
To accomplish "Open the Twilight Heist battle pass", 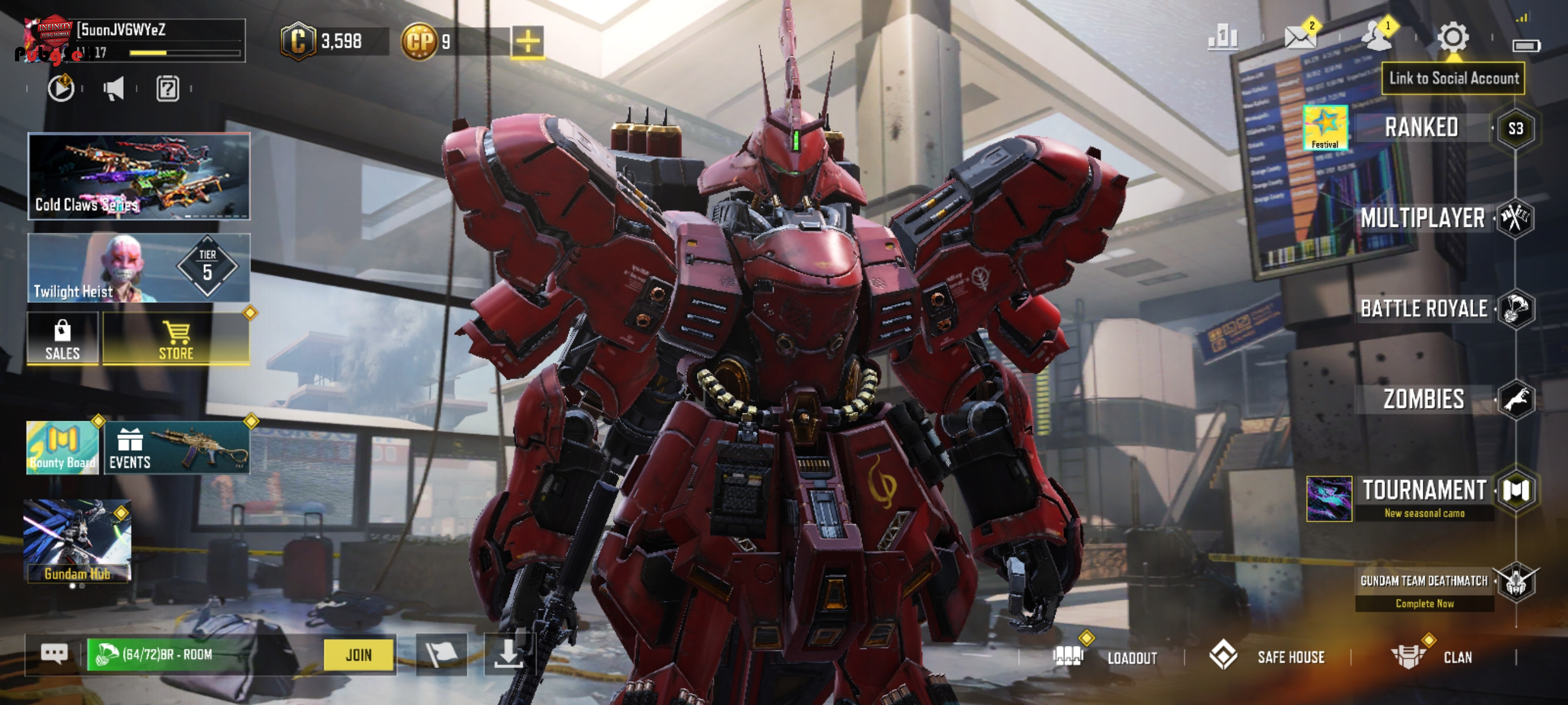I will tap(139, 268).
